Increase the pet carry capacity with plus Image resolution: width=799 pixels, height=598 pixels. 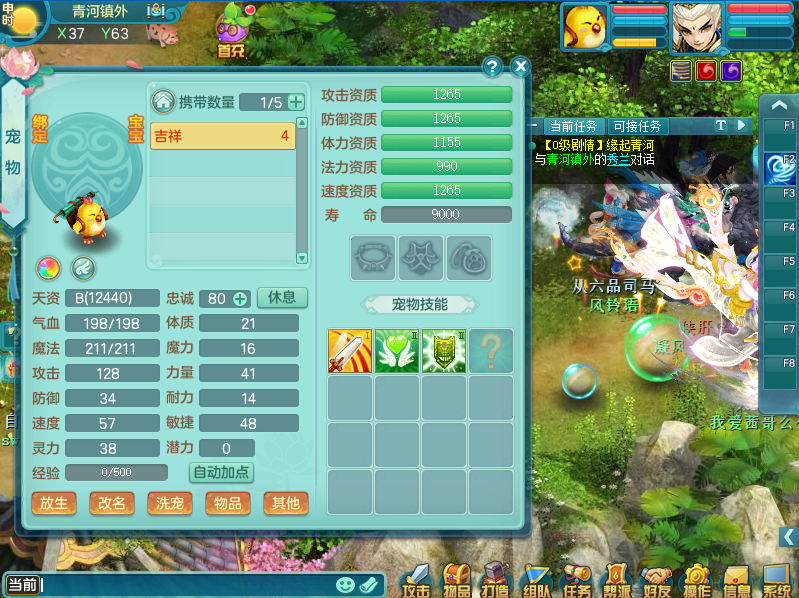pyautogui.click(x=296, y=102)
